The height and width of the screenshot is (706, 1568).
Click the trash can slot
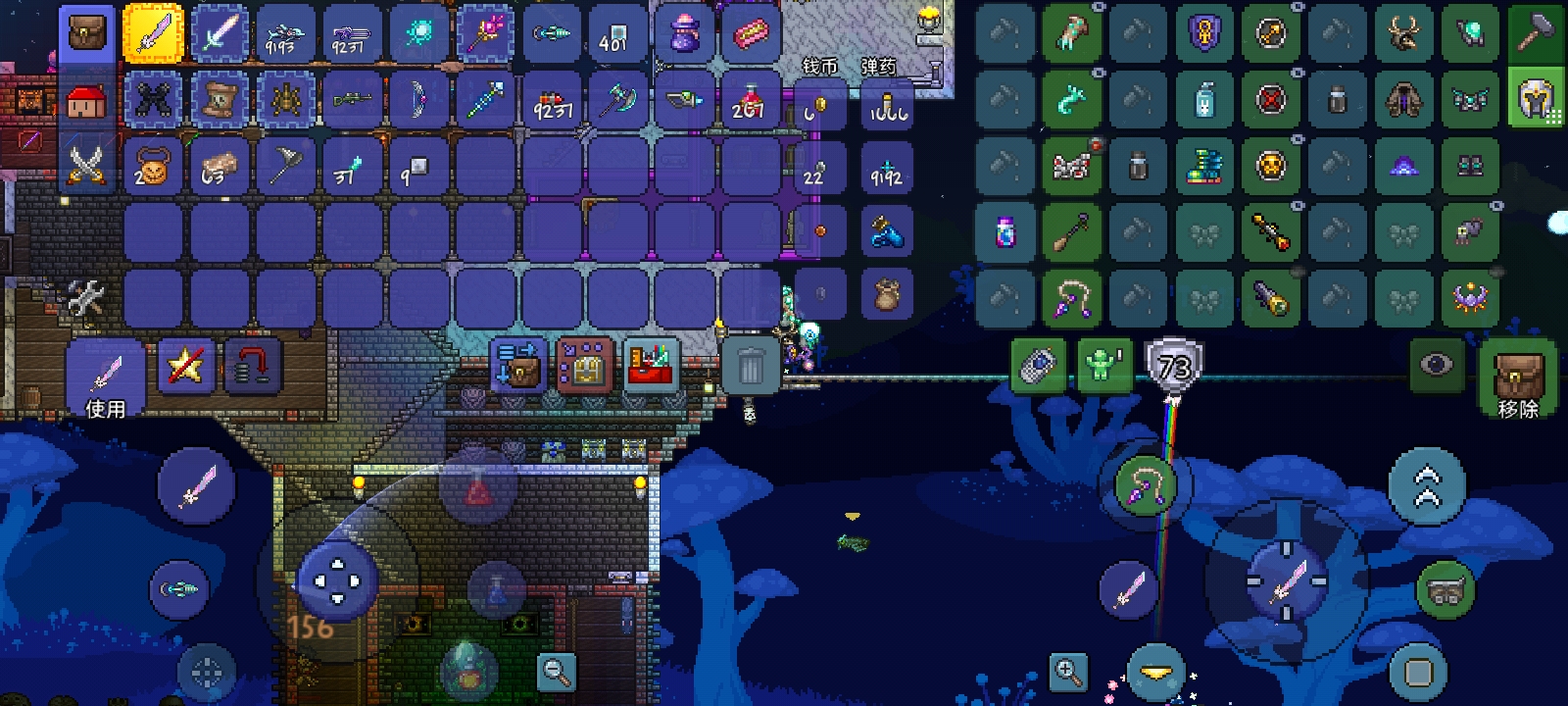751,367
